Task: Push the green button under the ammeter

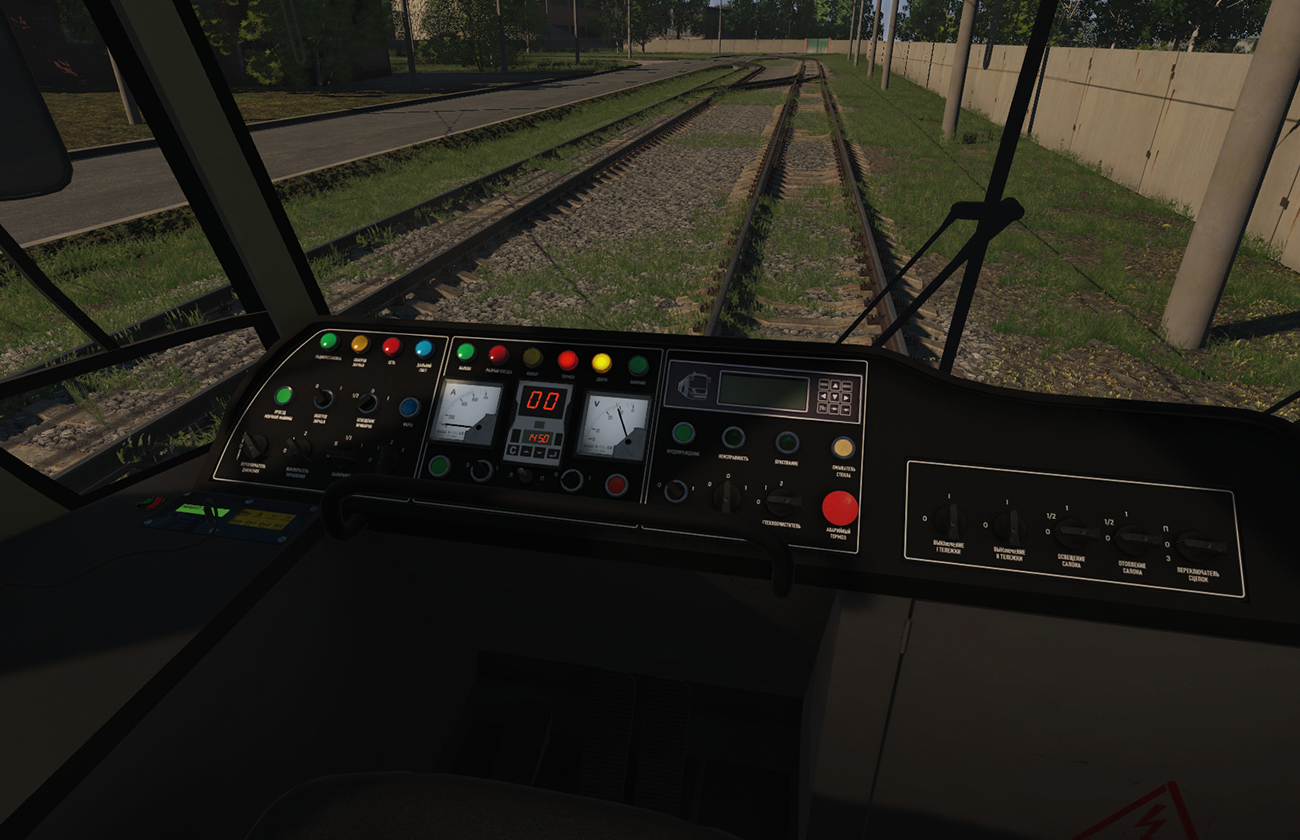Action: (439, 465)
